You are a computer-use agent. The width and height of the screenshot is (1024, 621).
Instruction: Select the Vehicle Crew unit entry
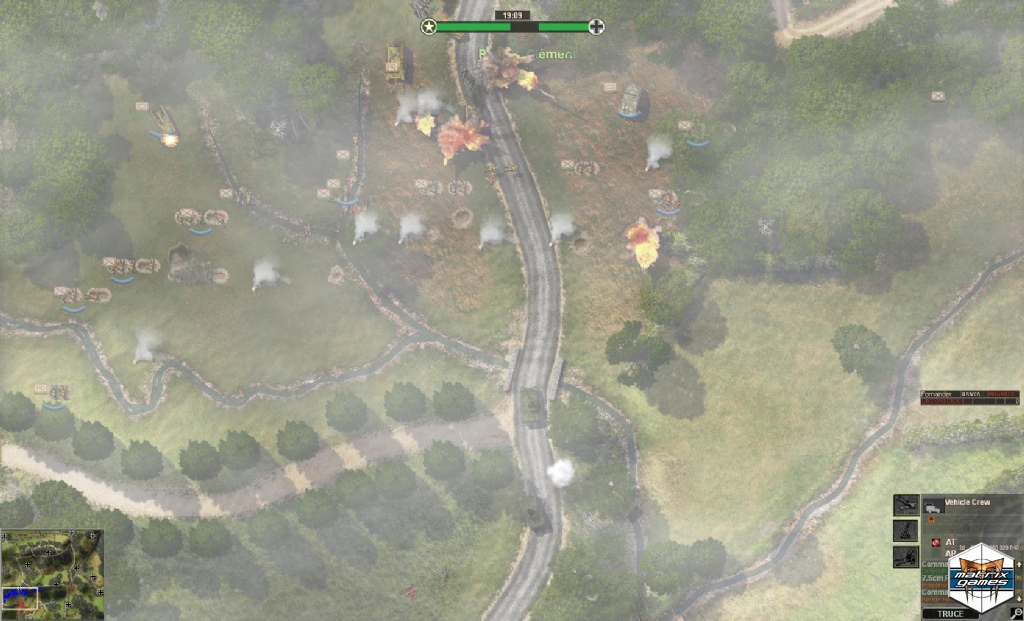966,502
